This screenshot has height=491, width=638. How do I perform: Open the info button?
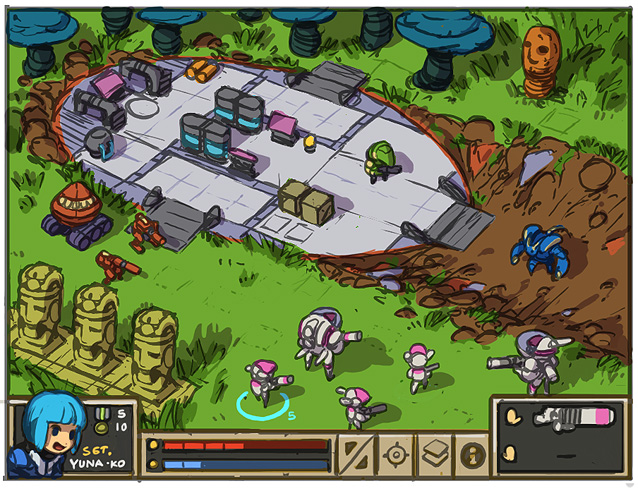(470, 454)
